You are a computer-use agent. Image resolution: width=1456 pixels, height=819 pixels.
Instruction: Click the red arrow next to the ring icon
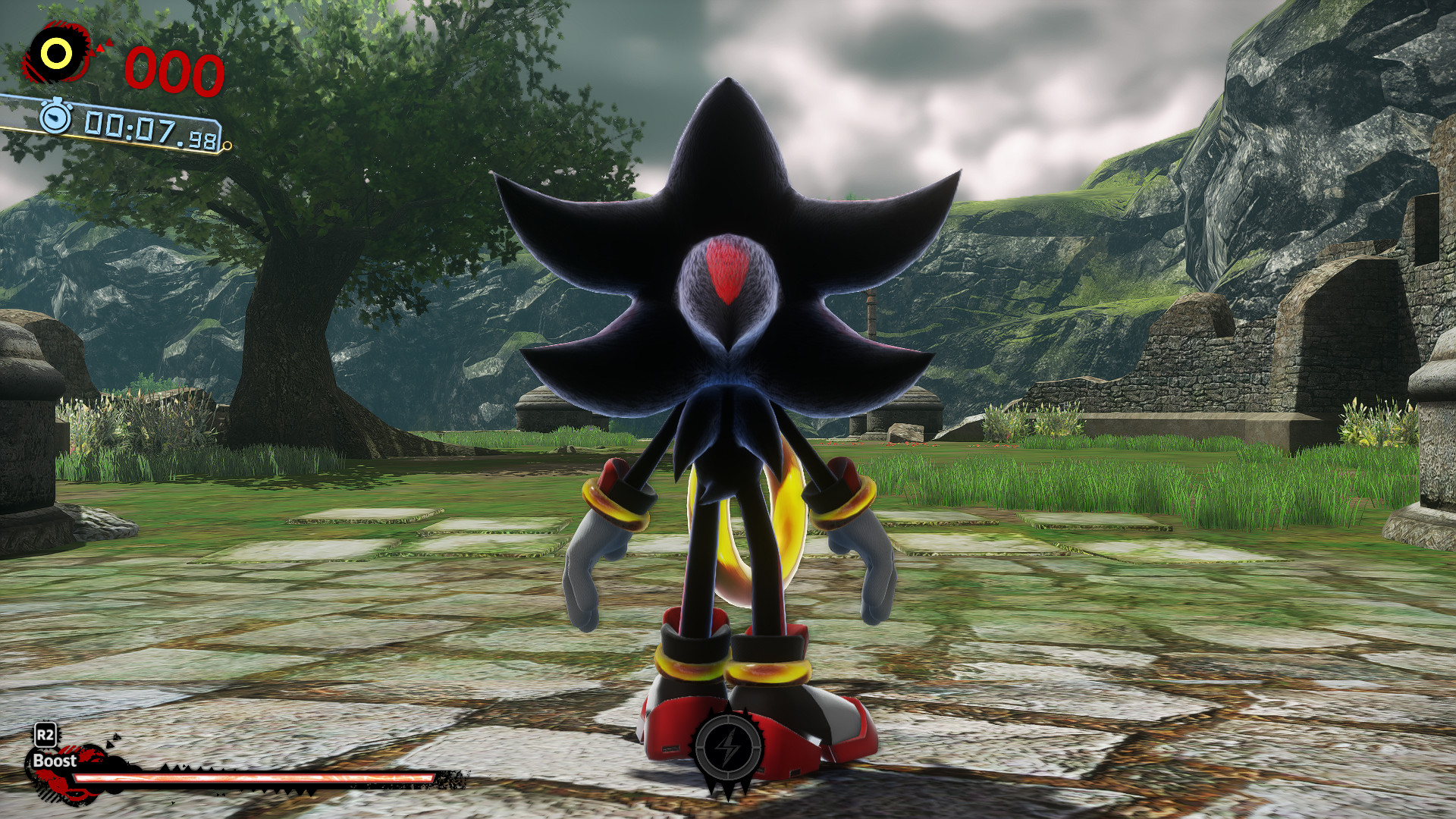100,47
